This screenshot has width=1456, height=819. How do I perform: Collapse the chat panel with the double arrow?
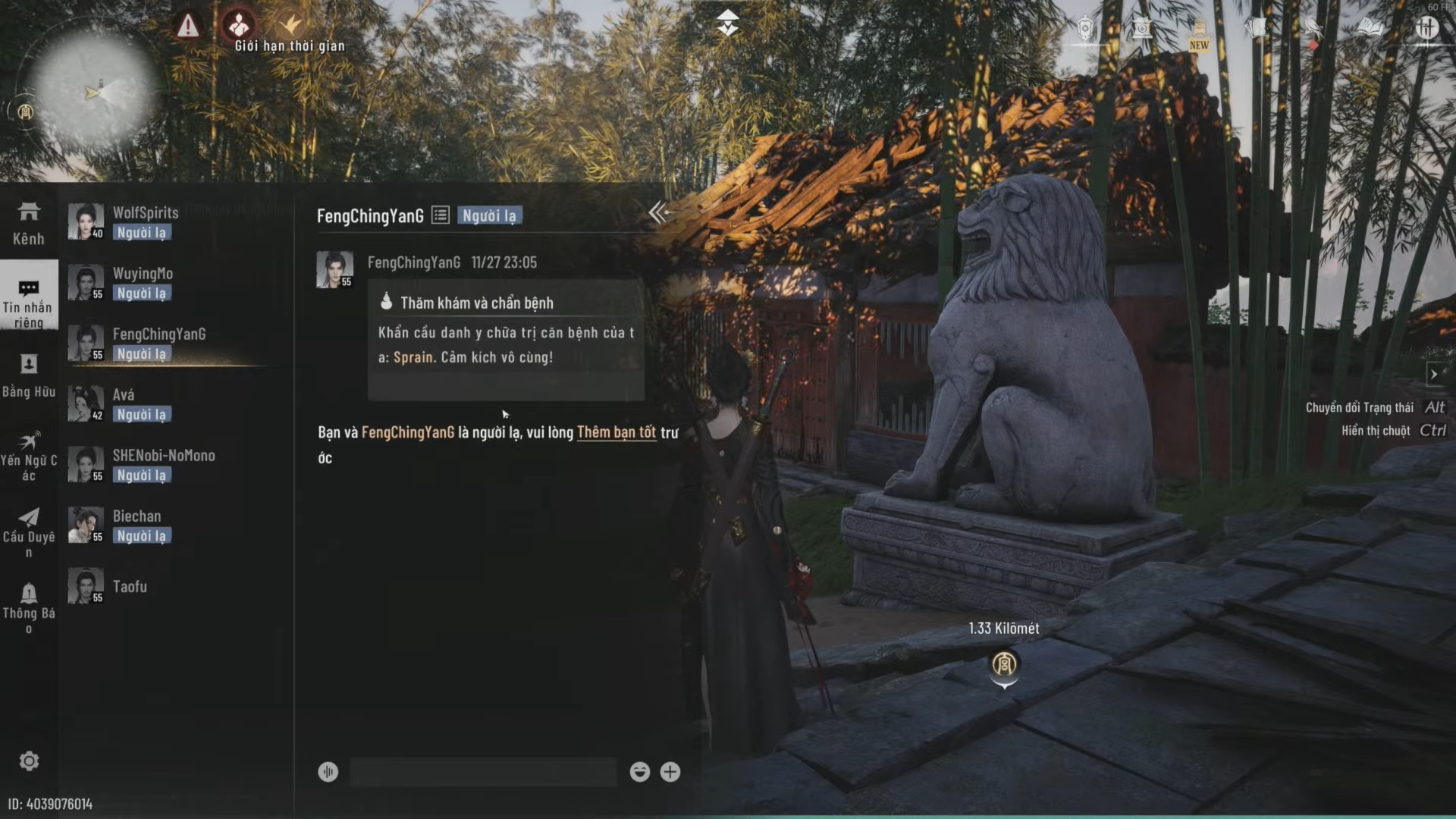[x=657, y=213]
